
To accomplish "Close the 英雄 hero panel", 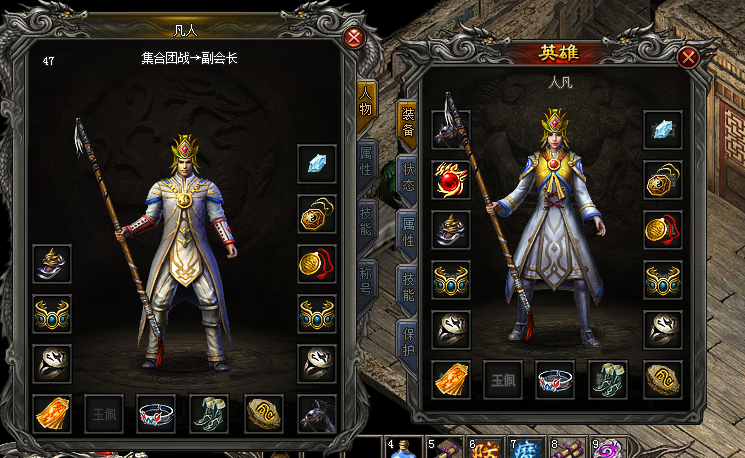I will tap(687, 57).
